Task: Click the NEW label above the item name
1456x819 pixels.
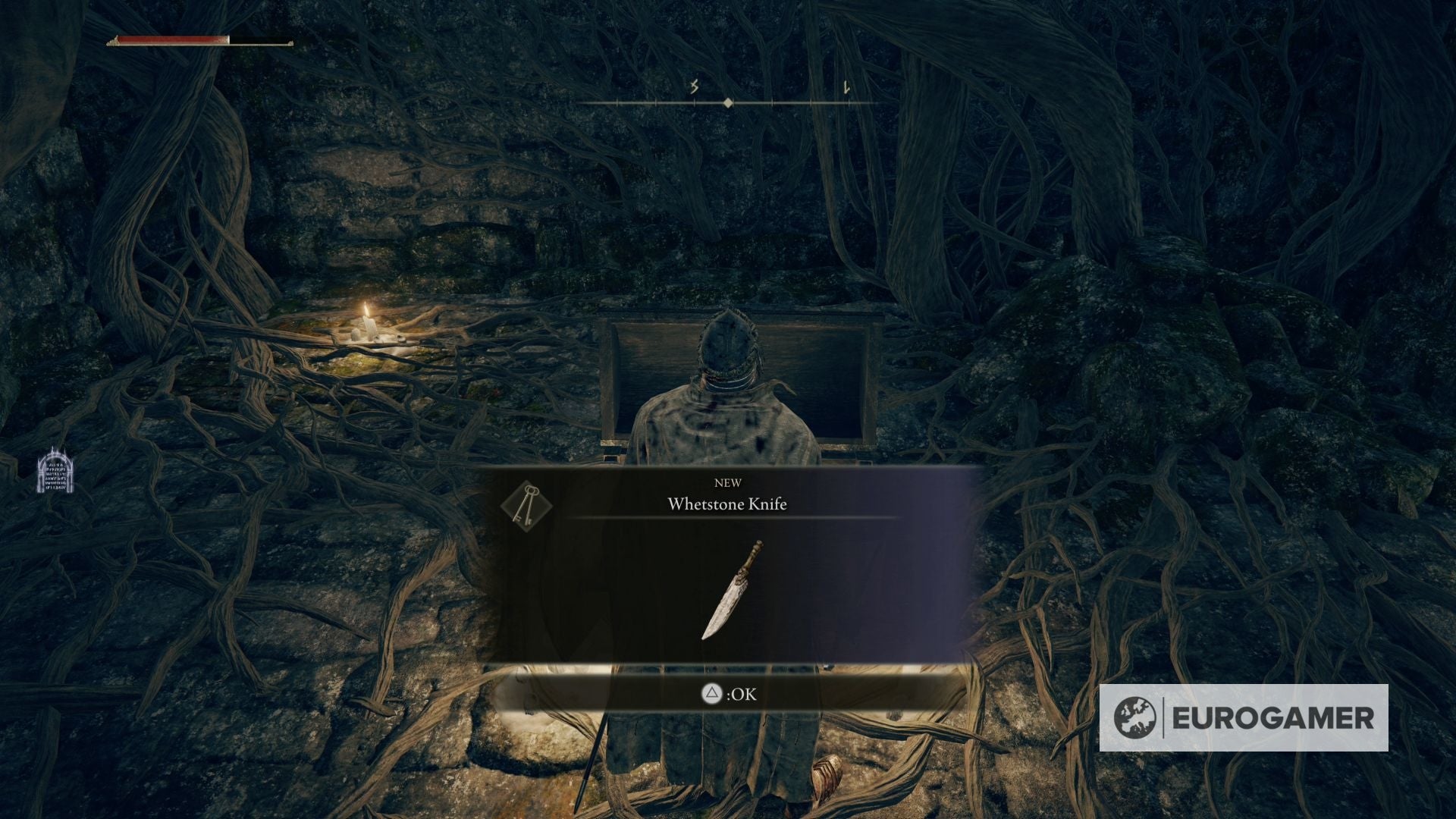Action: tap(729, 482)
